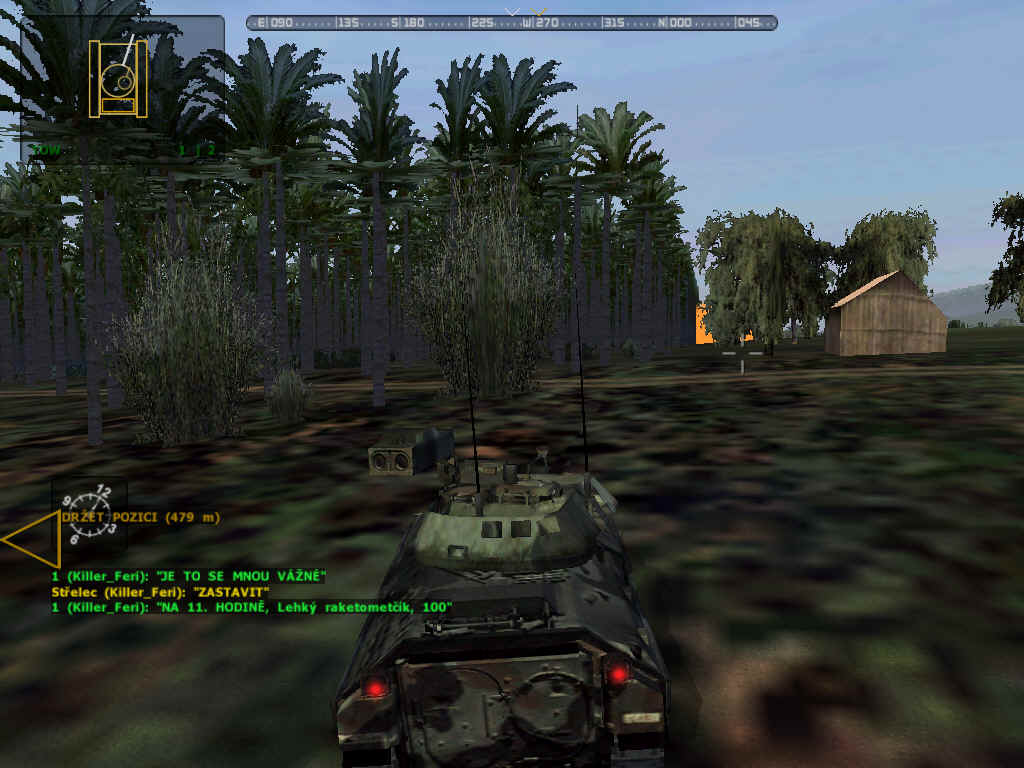
Task: Click the yellow off-screen waypoint arrow
Action: pyautogui.click(x=32, y=538)
